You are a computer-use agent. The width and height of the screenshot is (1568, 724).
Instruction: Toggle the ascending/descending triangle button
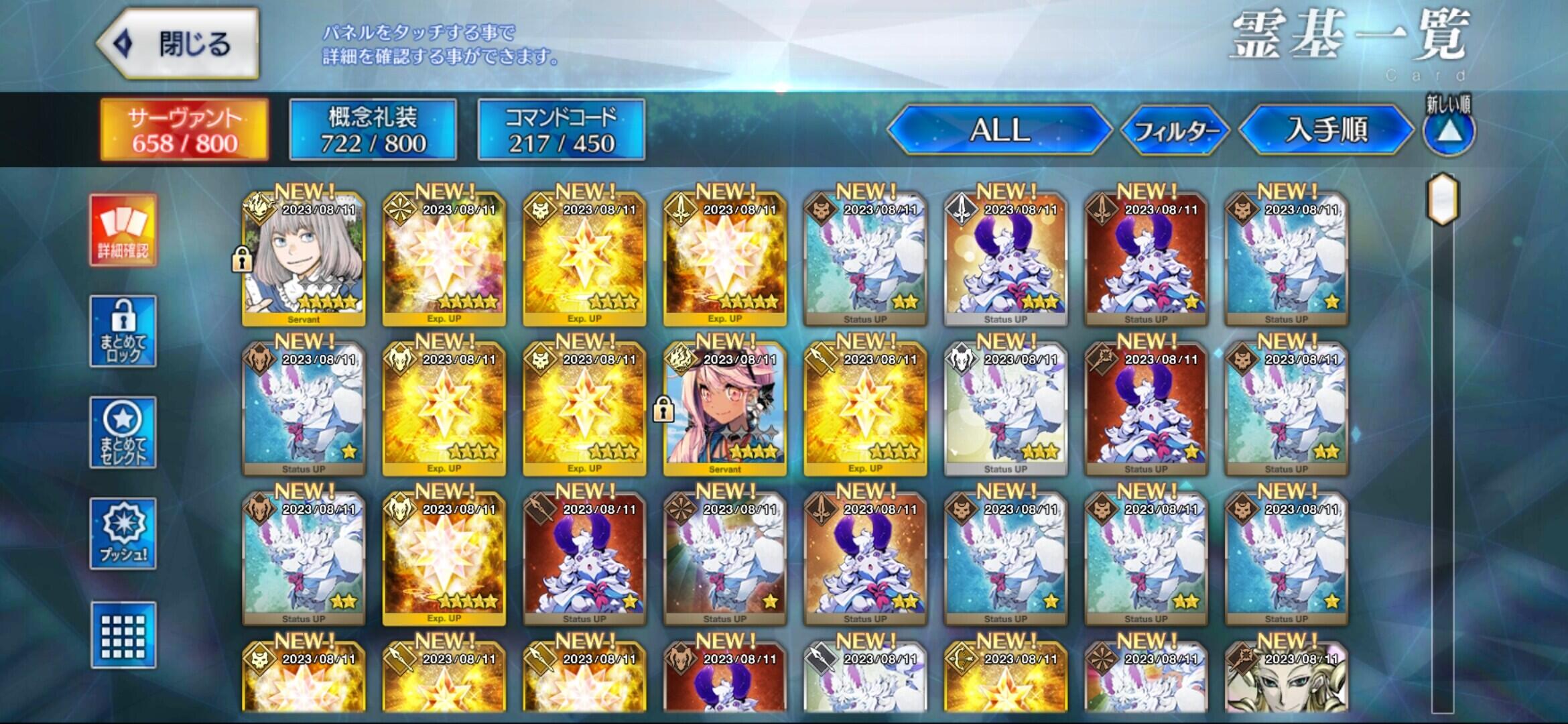click(x=1449, y=132)
